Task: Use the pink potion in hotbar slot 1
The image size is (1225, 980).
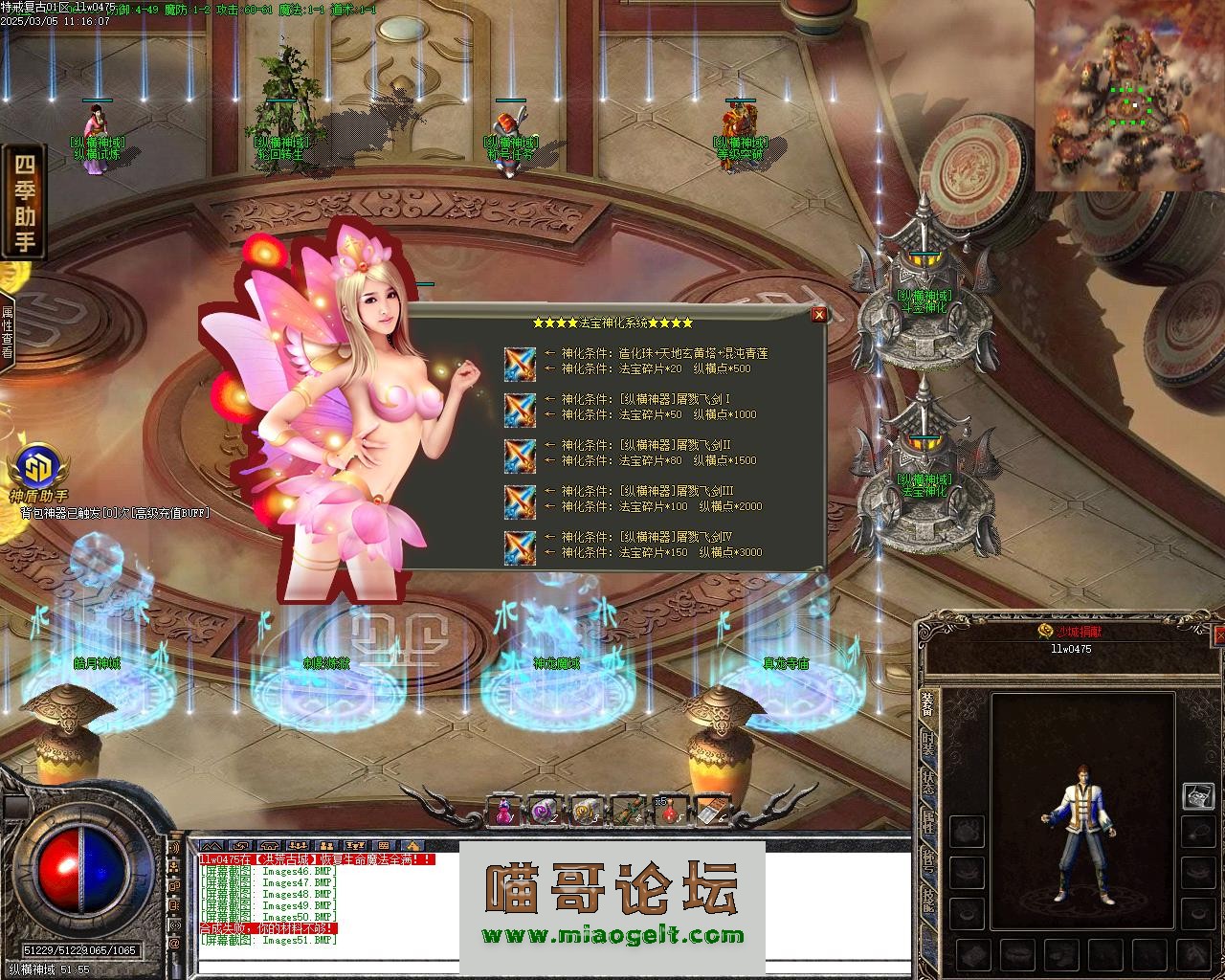Action: click(x=502, y=811)
